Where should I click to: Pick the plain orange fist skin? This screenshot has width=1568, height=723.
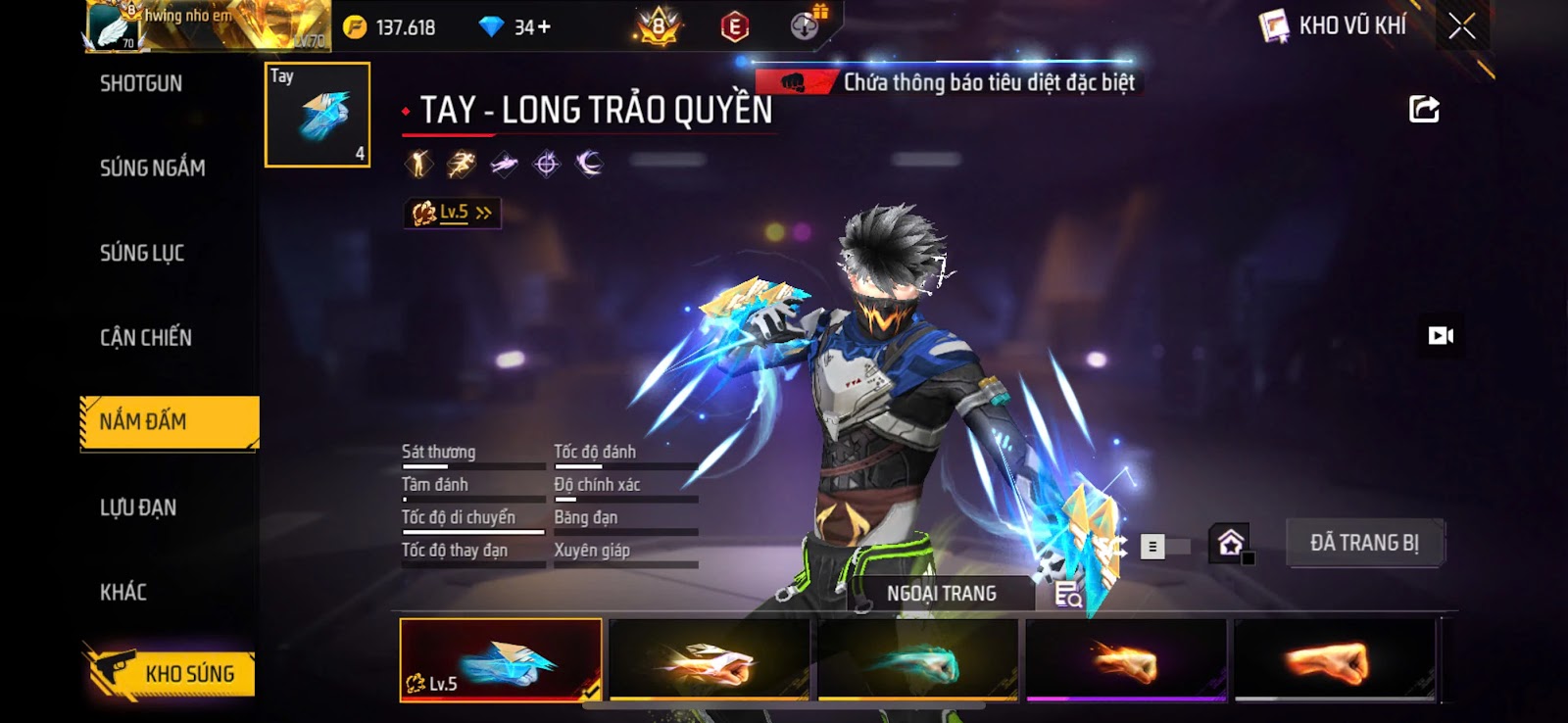pos(1335,660)
